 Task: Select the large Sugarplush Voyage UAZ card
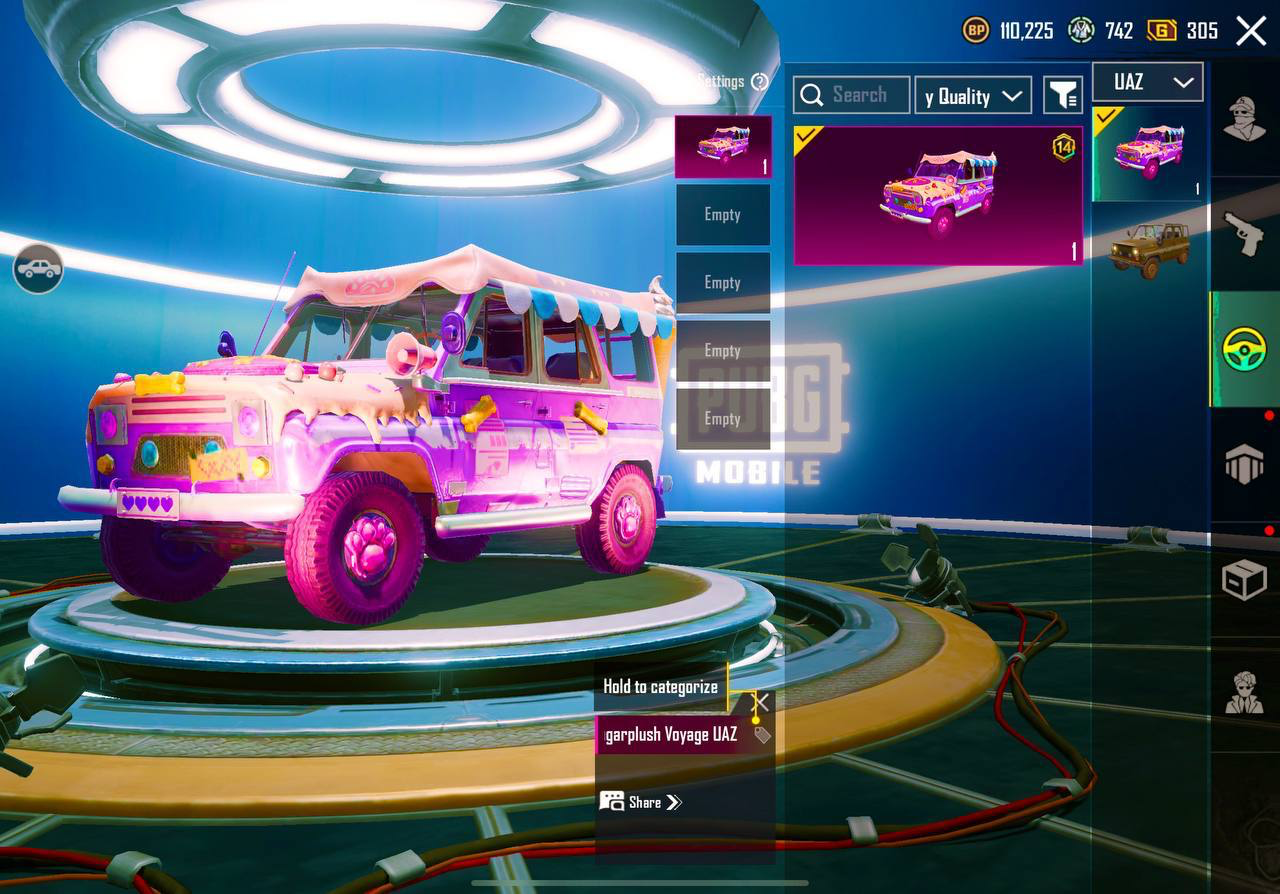click(938, 196)
